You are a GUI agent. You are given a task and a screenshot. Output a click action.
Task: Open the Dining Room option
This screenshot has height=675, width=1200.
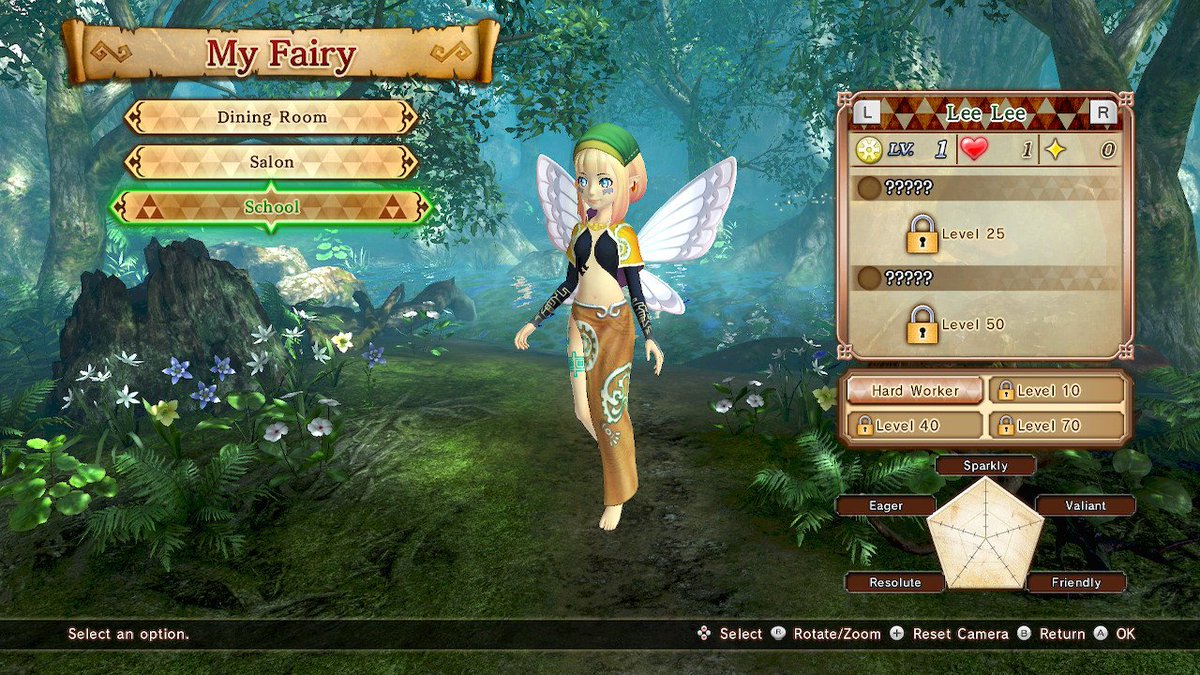pyautogui.click(x=271, y=117)
